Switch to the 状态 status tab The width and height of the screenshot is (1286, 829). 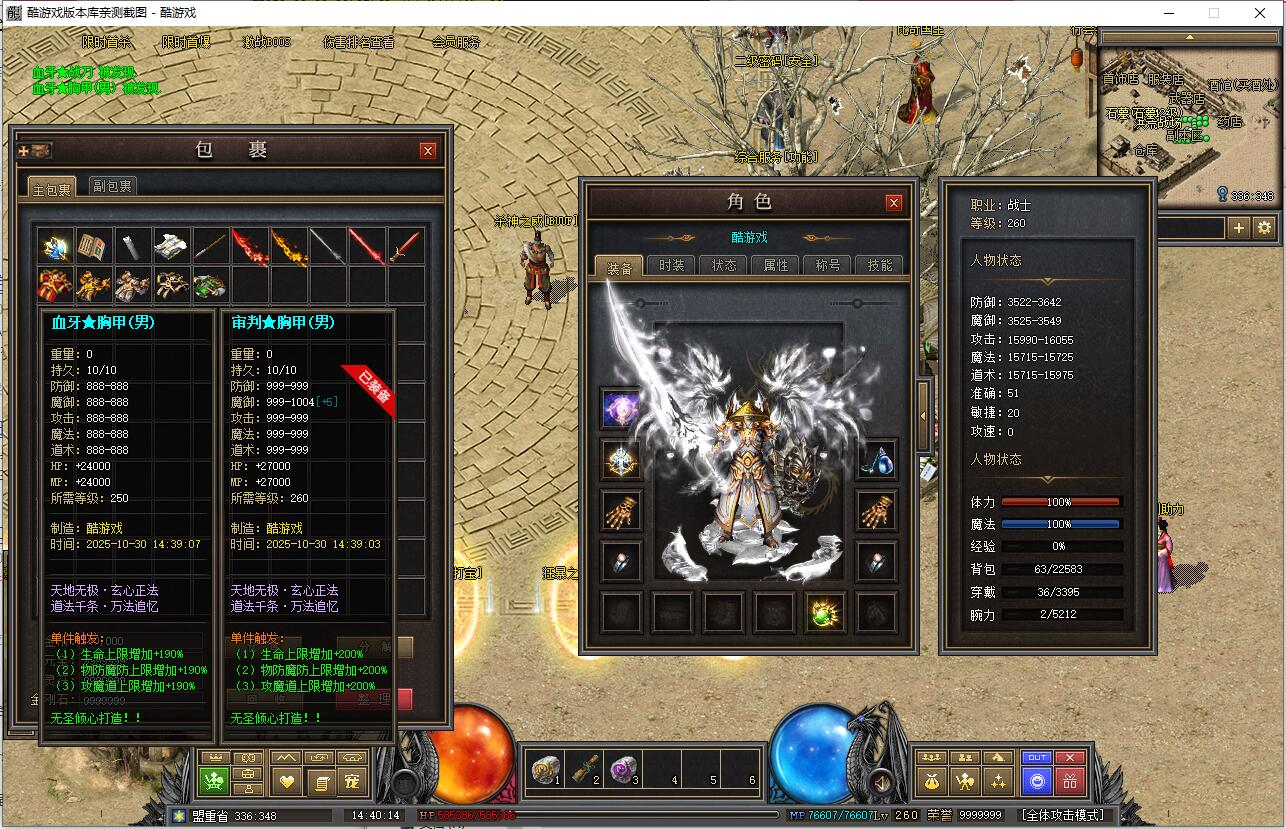724,266
